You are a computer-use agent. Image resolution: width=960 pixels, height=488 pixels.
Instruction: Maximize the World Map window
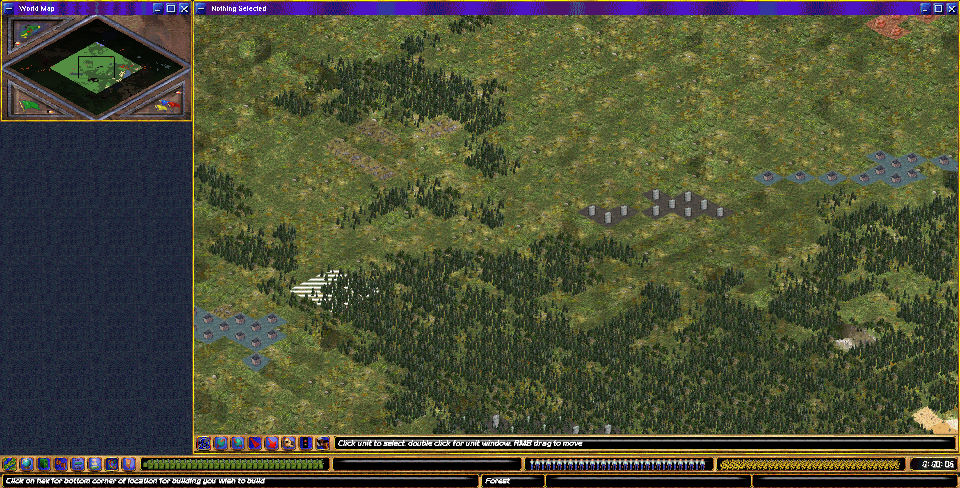coord(171,8)
